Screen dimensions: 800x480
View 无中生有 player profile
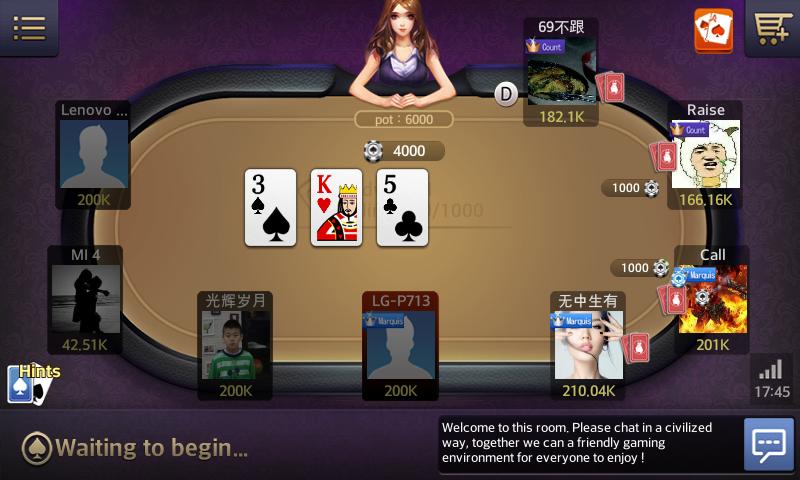[x=588, y=345]
